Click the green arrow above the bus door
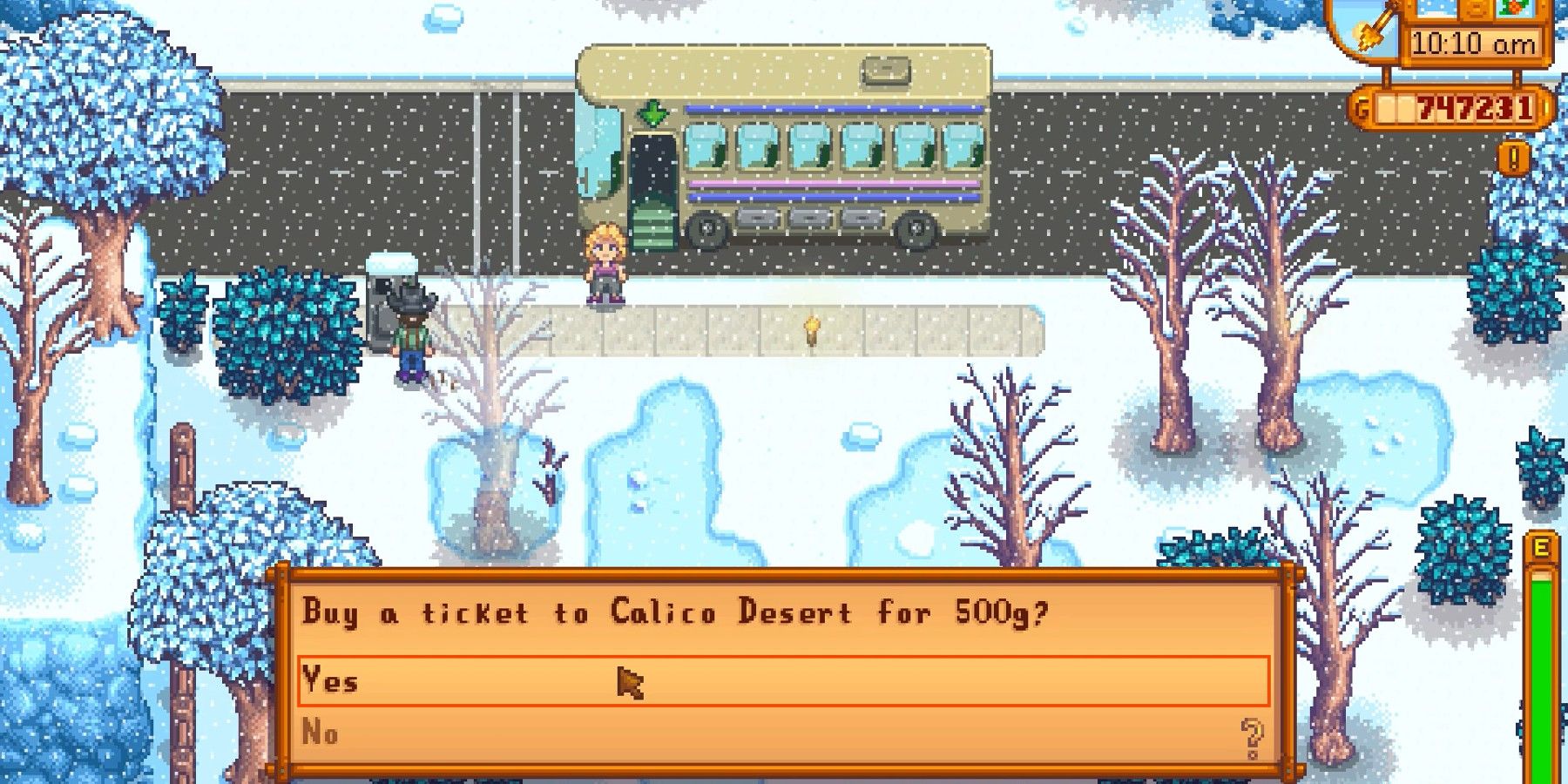Viewport: 1568px width, 784px height. coord(652,112)
